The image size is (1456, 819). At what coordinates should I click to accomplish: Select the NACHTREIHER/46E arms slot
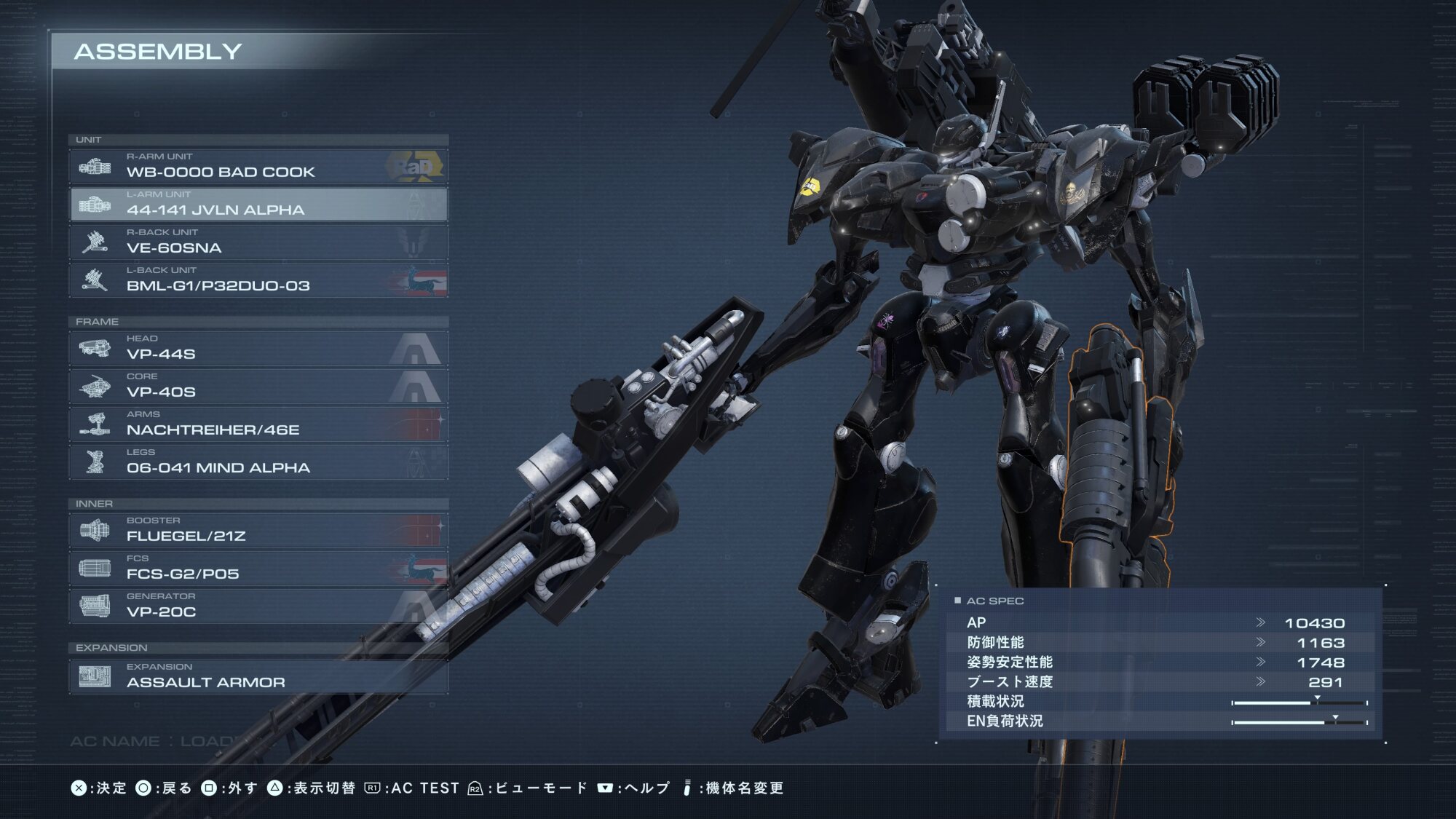[x=258, y=424]
